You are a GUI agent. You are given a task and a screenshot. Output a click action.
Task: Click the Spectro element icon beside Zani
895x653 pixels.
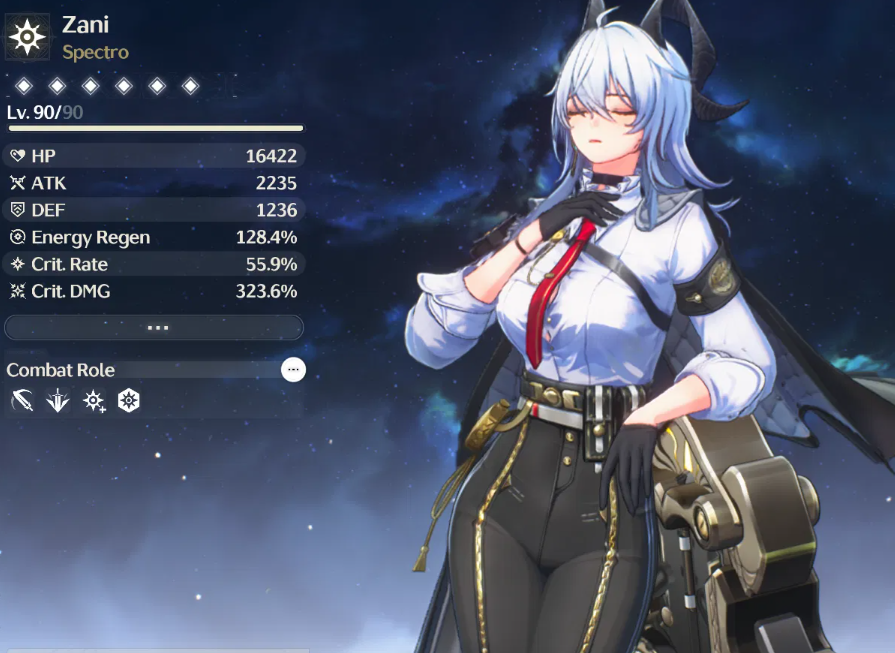click(x=27, y=38)
